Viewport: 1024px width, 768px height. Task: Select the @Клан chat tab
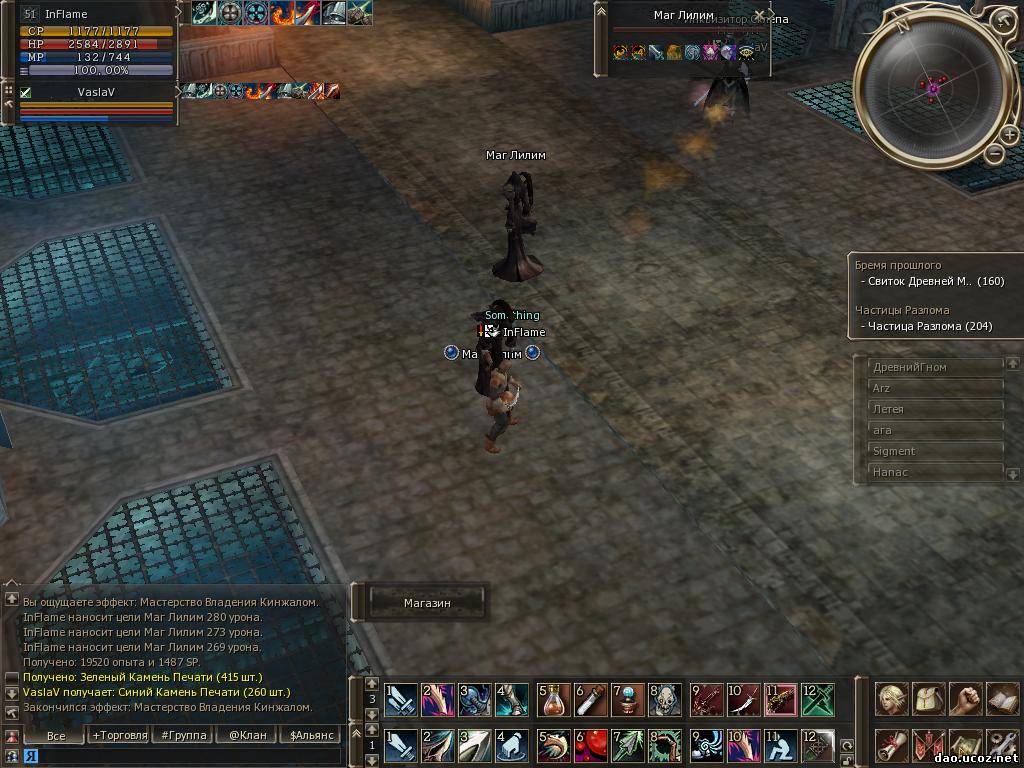pos(247,736)
